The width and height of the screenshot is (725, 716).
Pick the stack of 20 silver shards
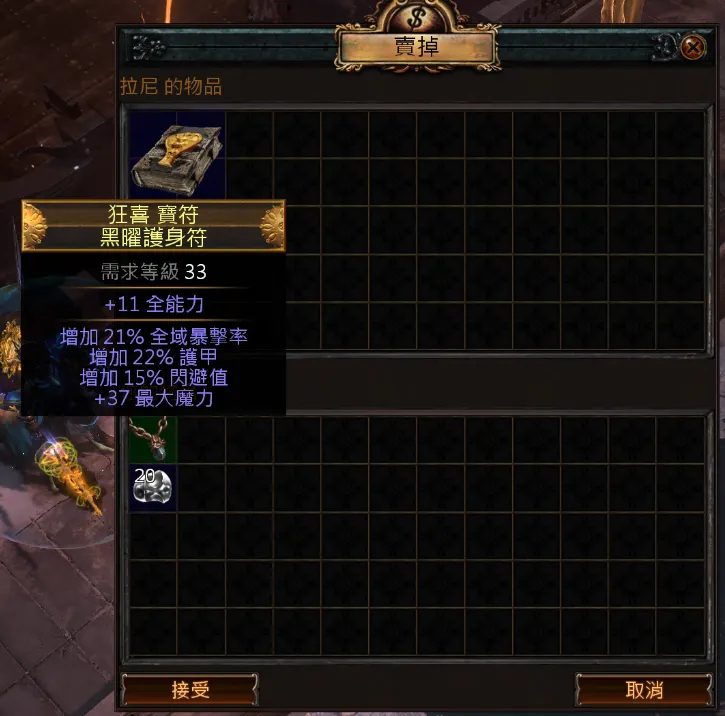pyautogui.click(x=153, y=488)
